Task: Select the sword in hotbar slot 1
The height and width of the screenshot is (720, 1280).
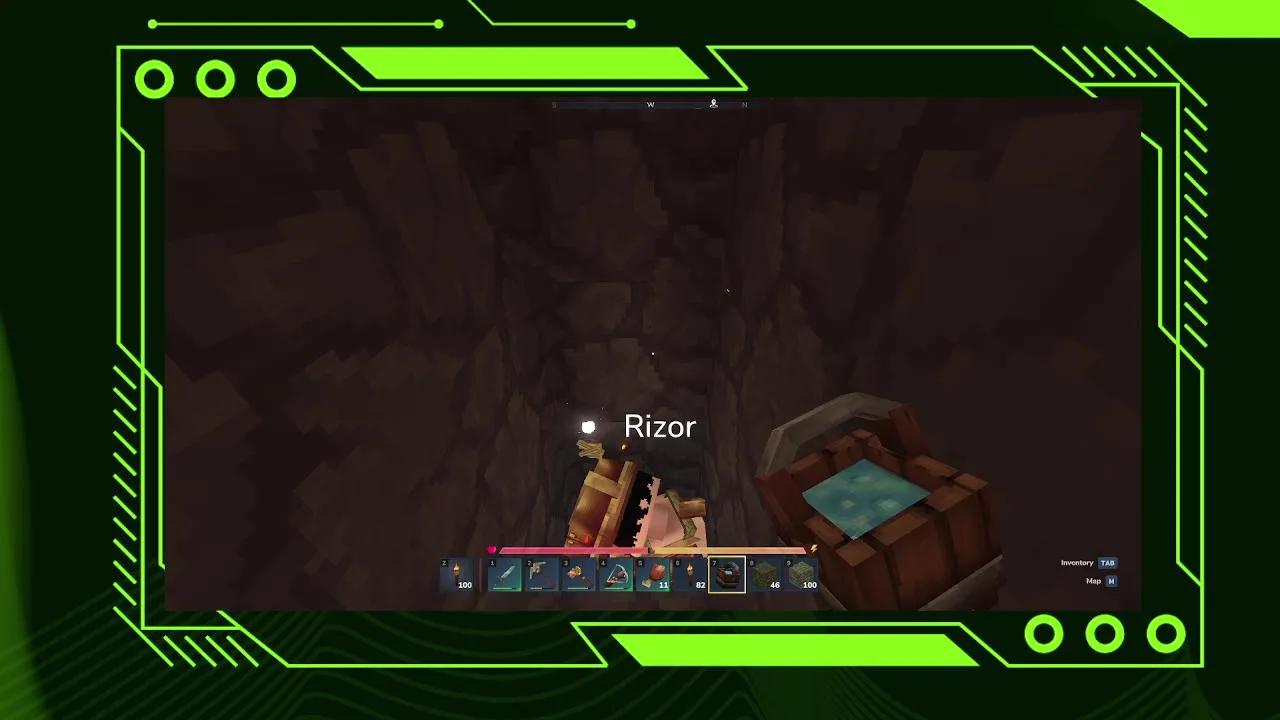Action: (505, 574)
